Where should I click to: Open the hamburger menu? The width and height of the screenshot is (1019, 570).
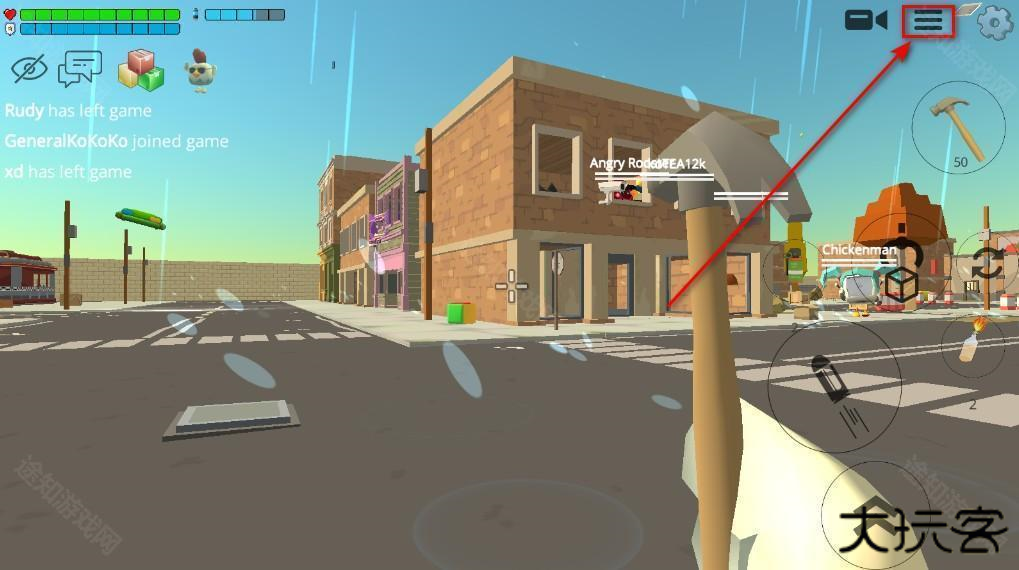point(928,21)
